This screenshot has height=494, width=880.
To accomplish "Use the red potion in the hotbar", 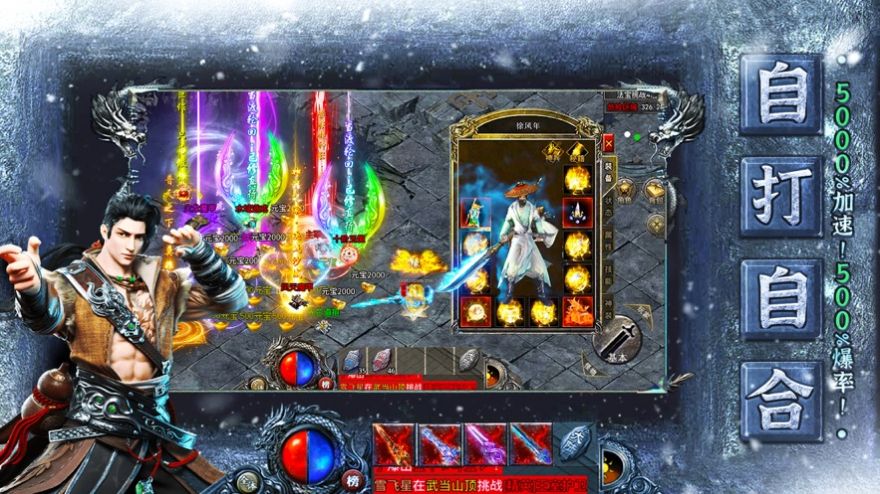I will tap(382, 360).
